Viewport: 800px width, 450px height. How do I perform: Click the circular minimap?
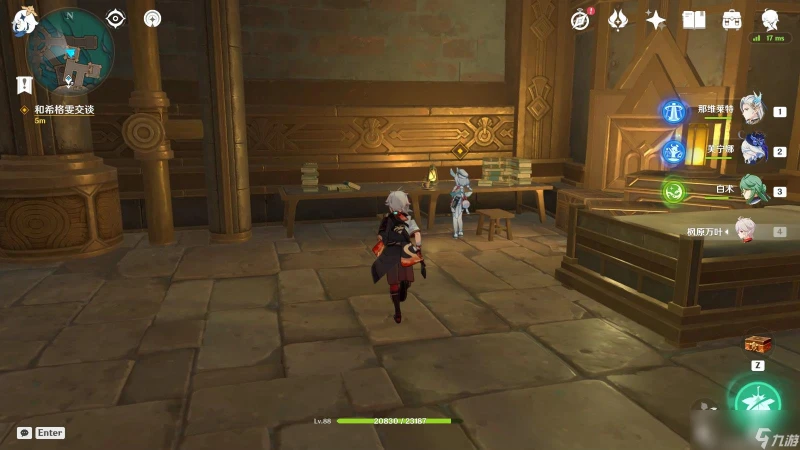tap(71, 50)
